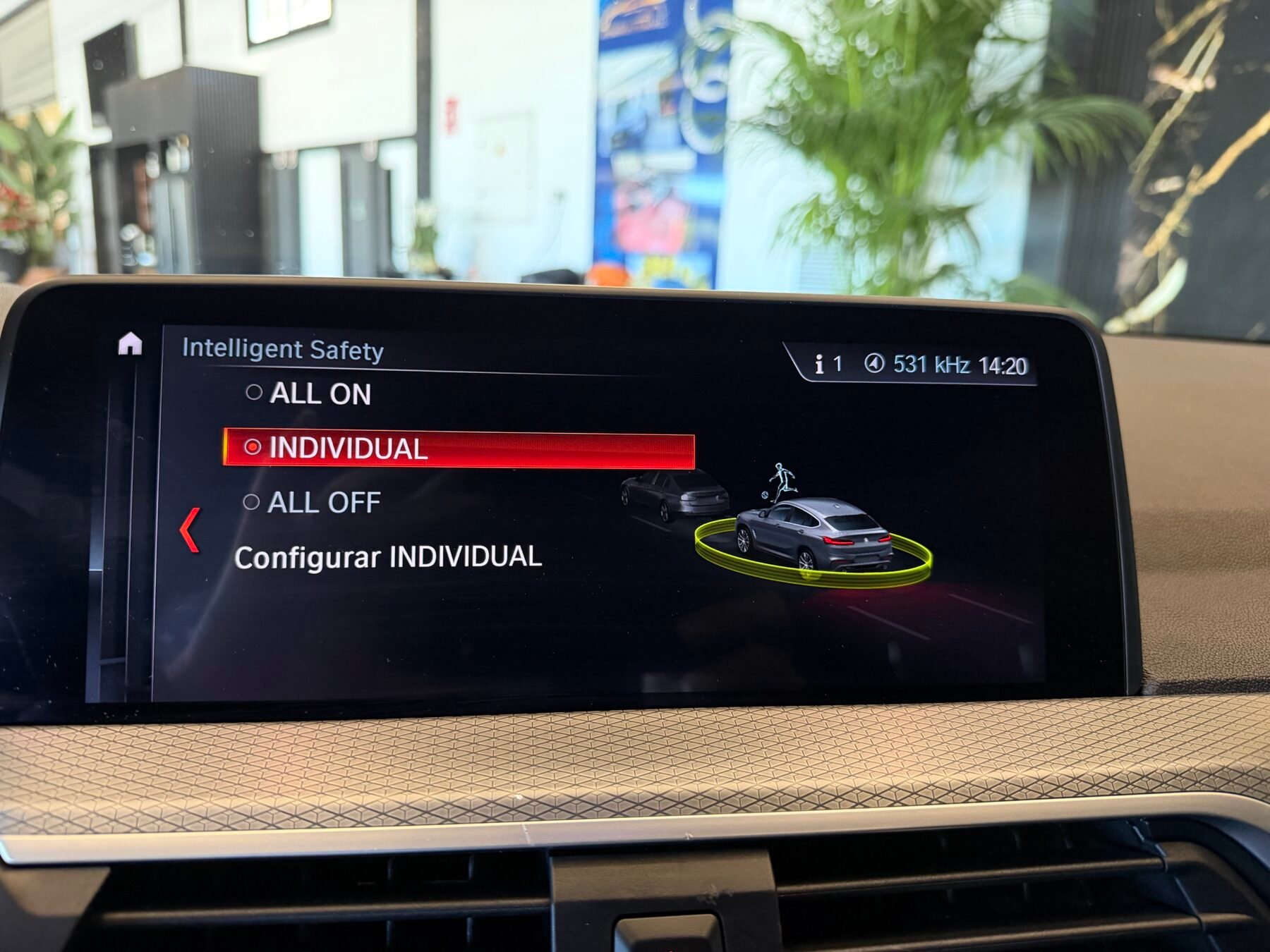This screenshot has height=952, width=1270.
Task: Tap the pedestrian figure in the safety illustration
Action: click(782, 478)
